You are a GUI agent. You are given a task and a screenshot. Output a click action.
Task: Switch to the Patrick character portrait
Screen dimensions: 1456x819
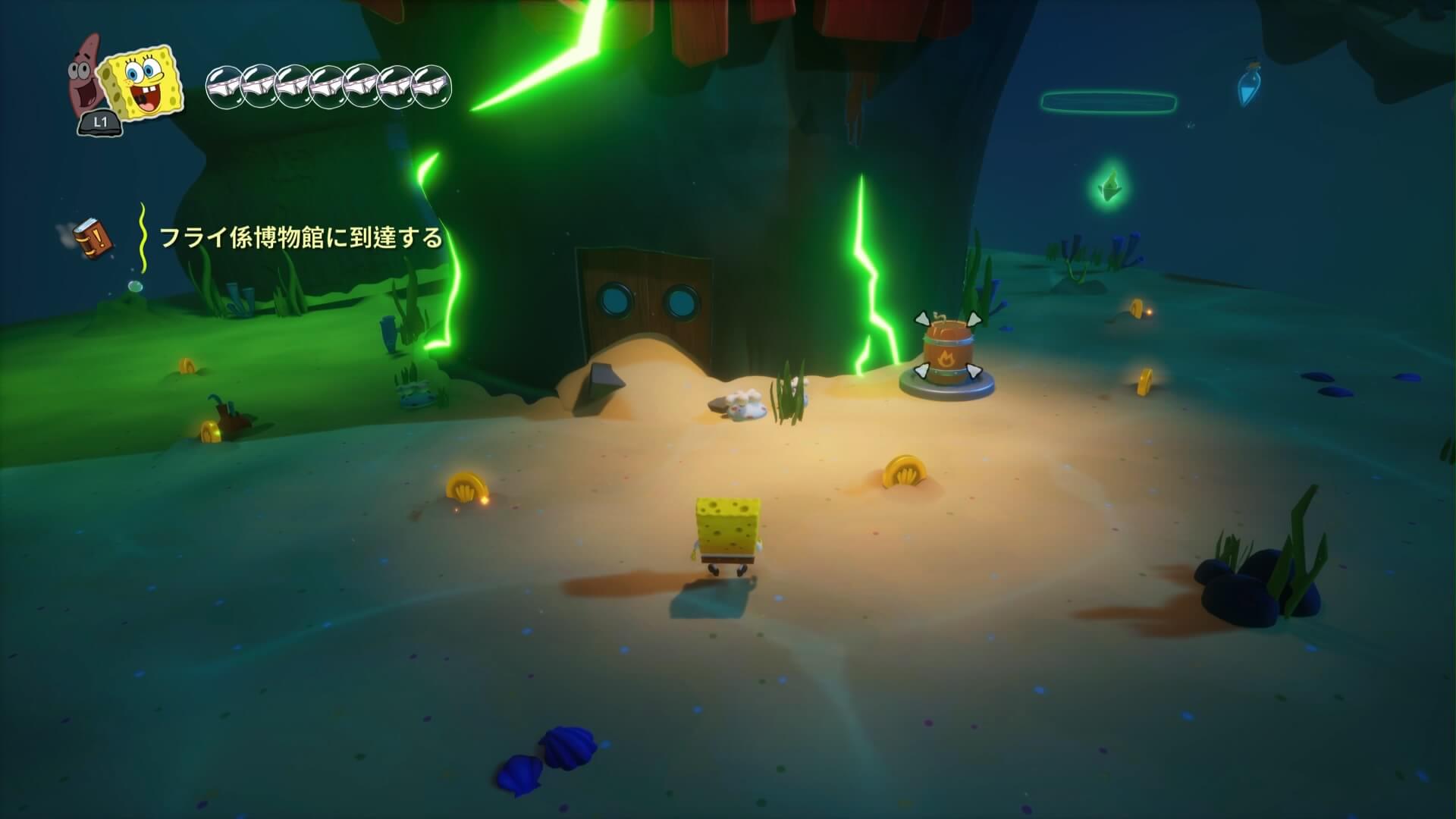tap(86, 76)
